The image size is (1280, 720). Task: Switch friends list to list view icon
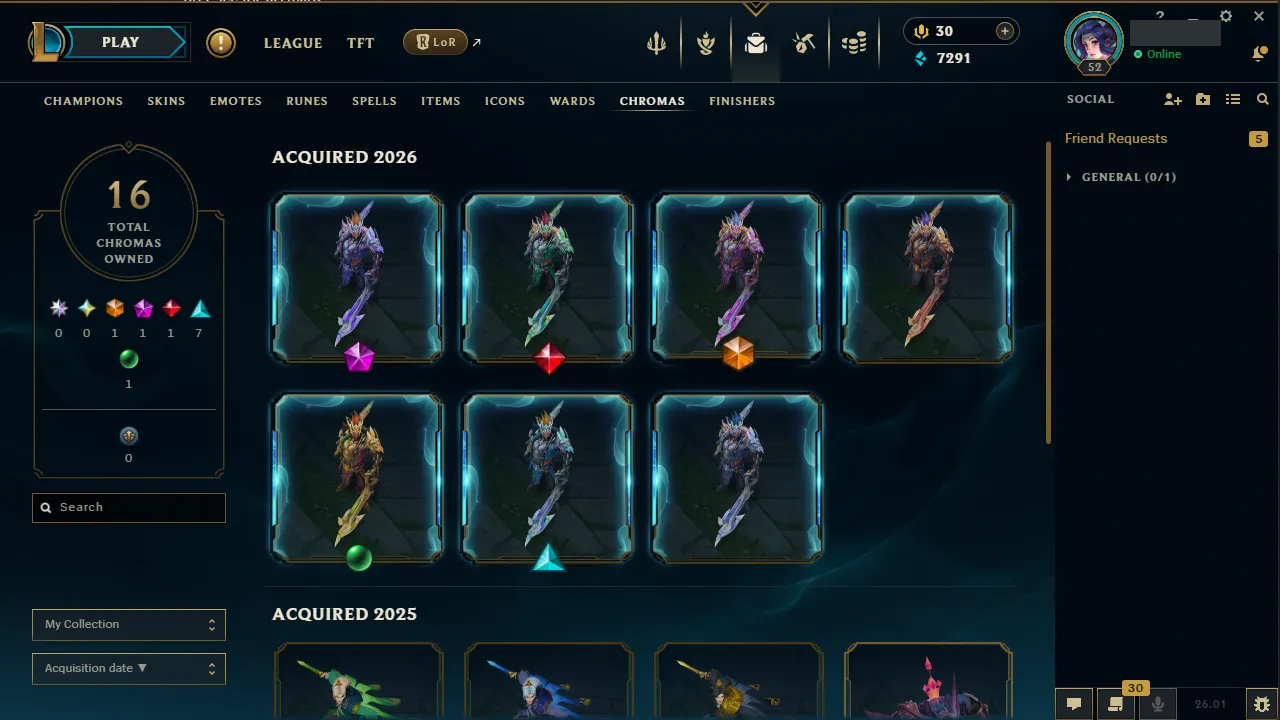(1235, 99)
